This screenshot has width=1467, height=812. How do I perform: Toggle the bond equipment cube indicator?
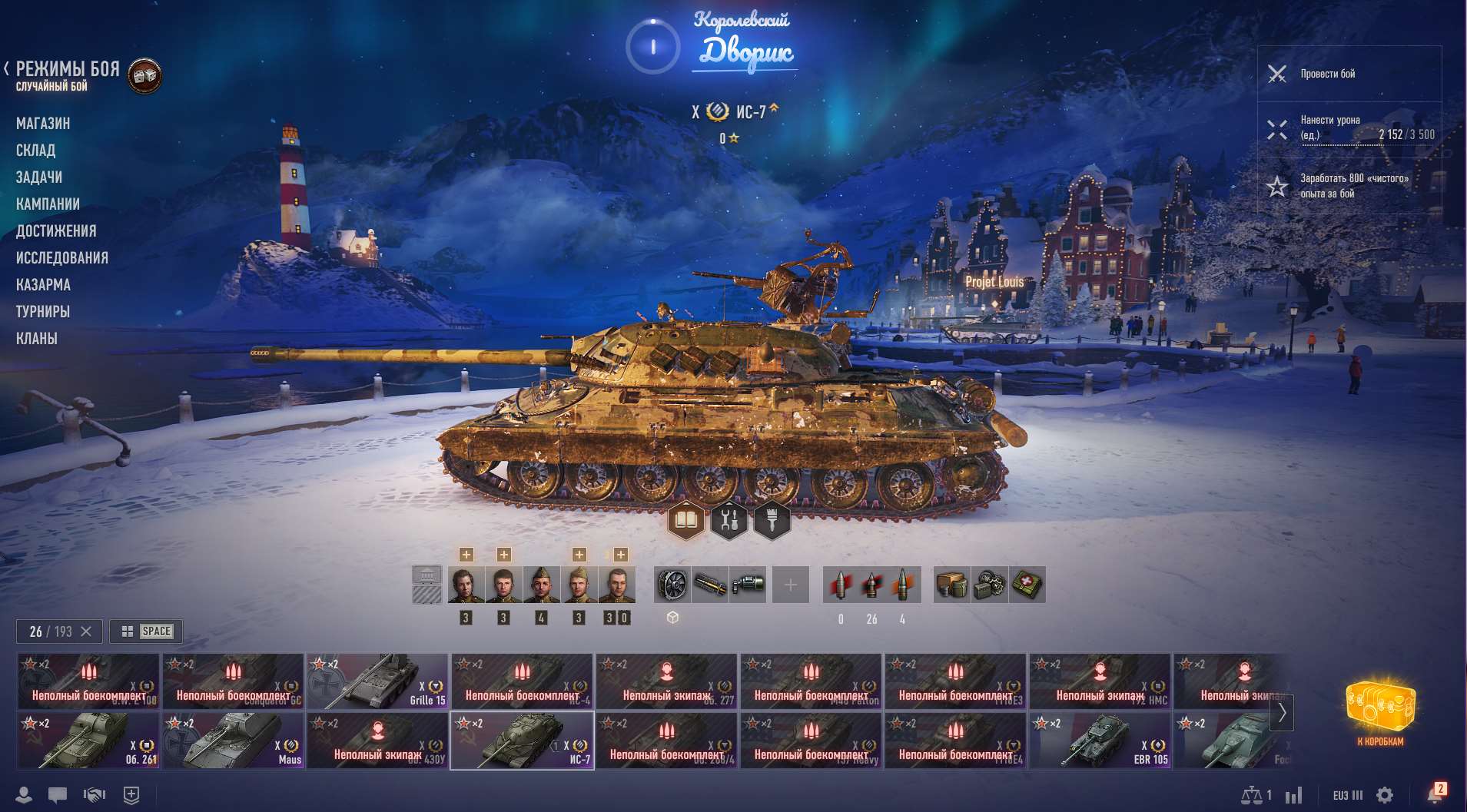[671, 615]
